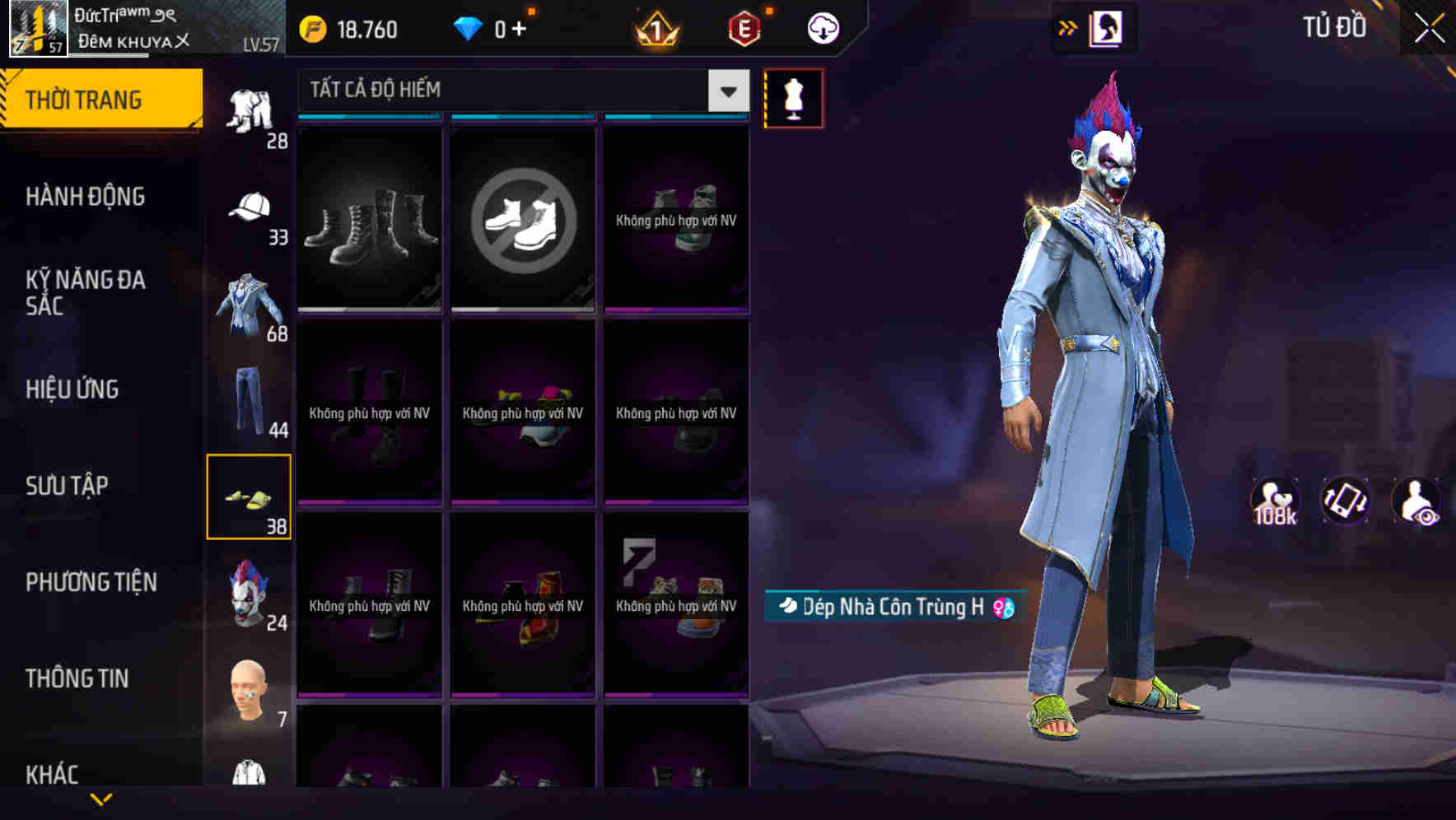Toggle the gender icon next to Dép Nhà Côn Trùng
The image size is (1456, 820).
pyautogui.click(x=1002, y=607)
